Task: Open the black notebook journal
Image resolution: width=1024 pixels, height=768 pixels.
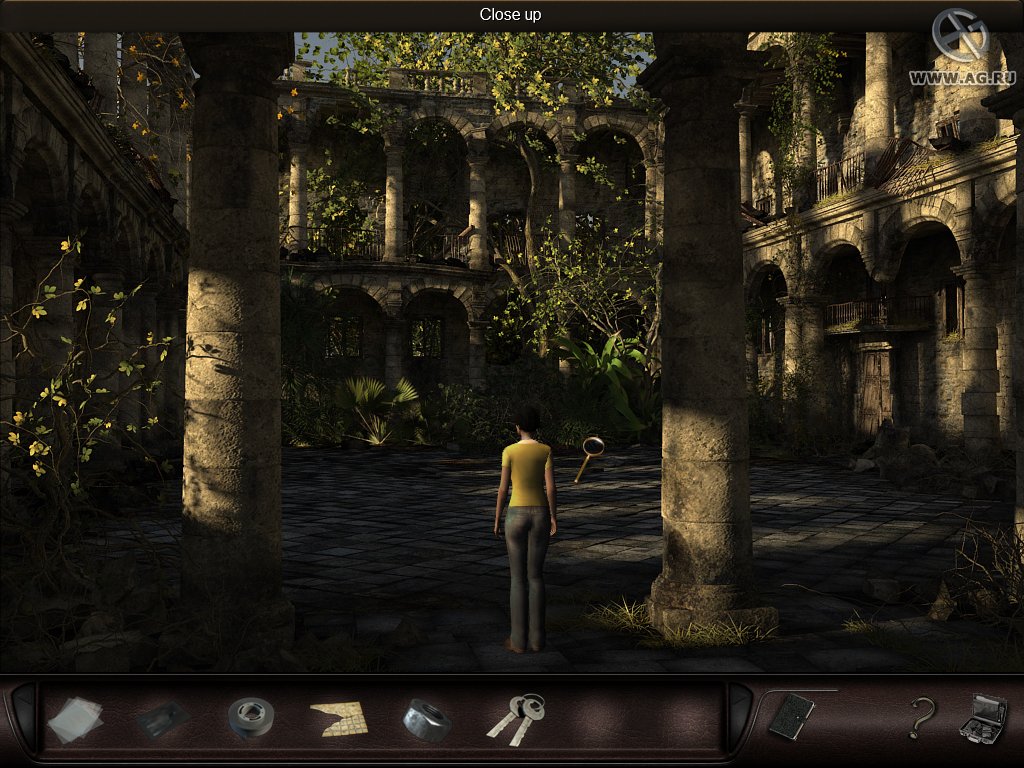Action: [x=790, y=716]
